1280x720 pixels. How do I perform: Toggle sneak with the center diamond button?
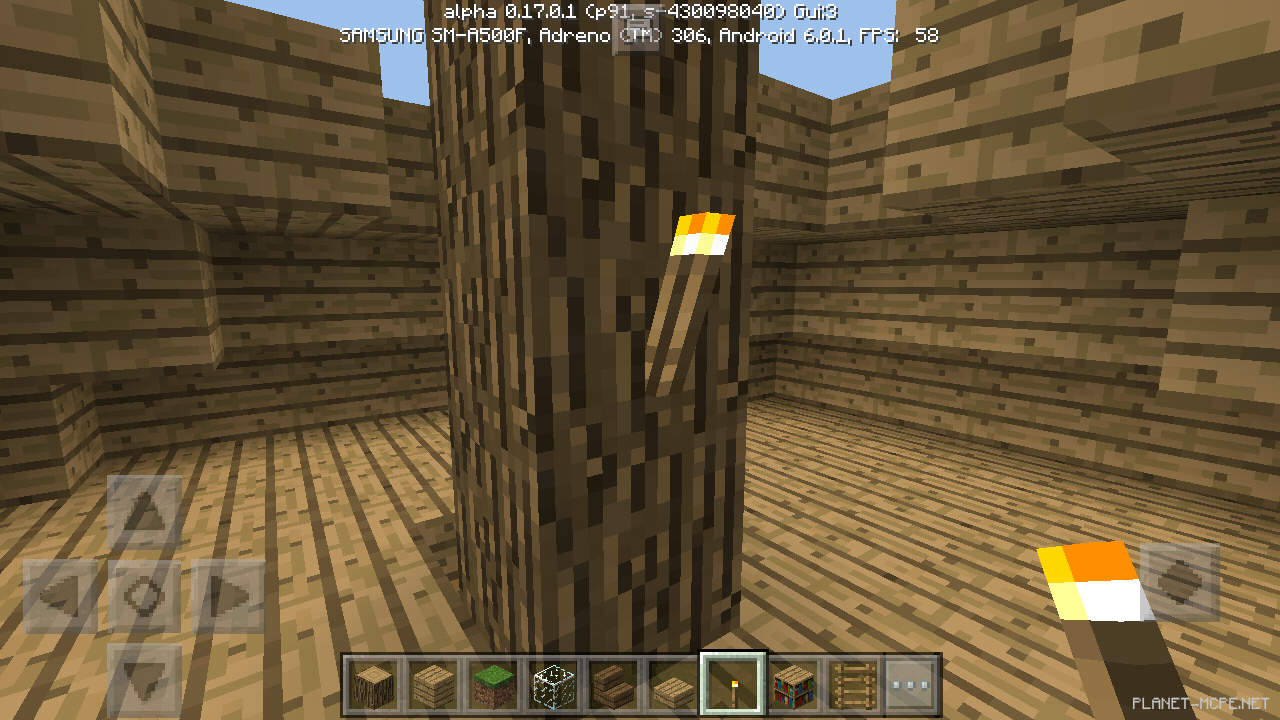[147, 592]
